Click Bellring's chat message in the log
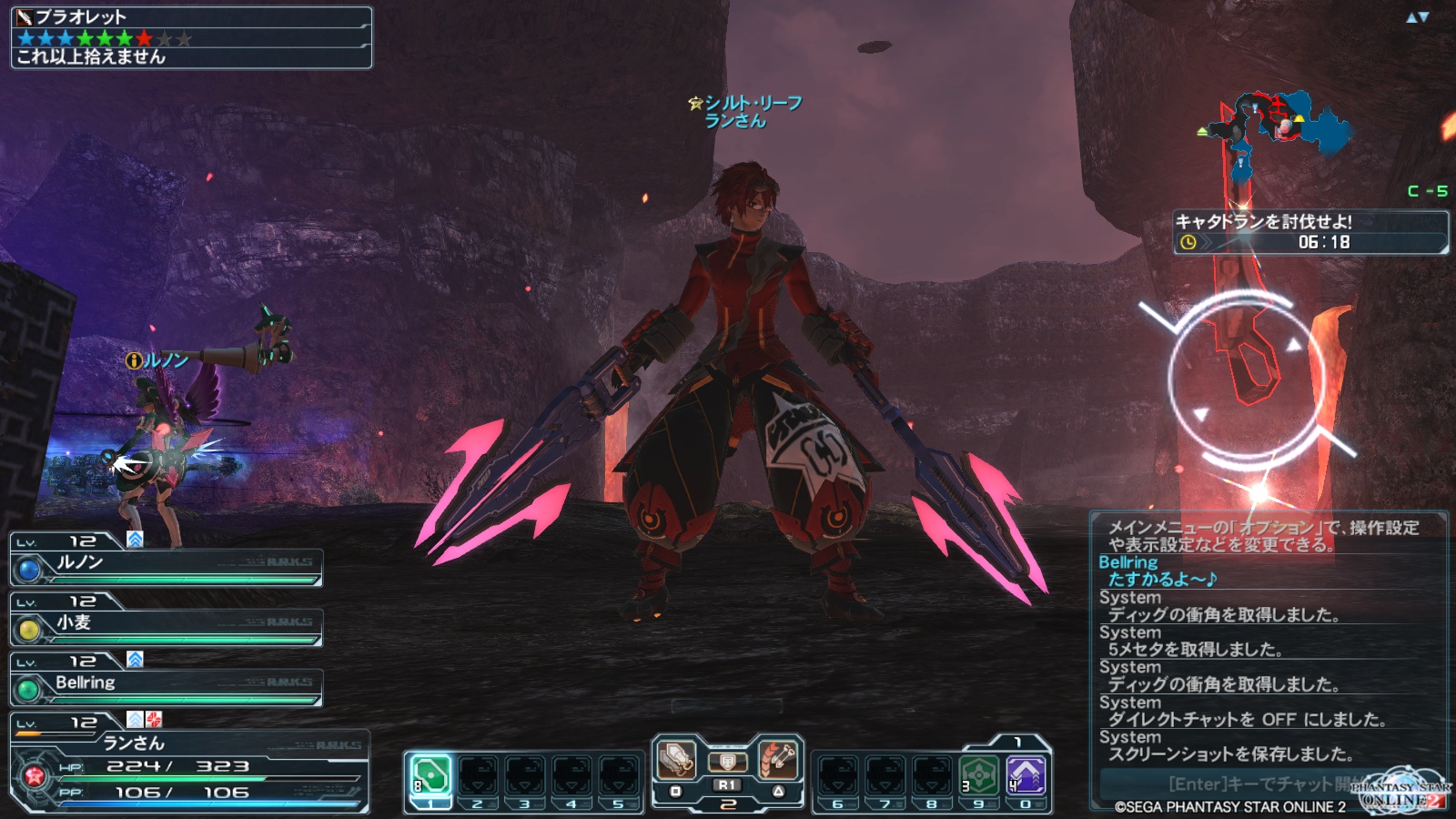The width and height of the screenshot is (1456, 819). (x=1160, y=571)
